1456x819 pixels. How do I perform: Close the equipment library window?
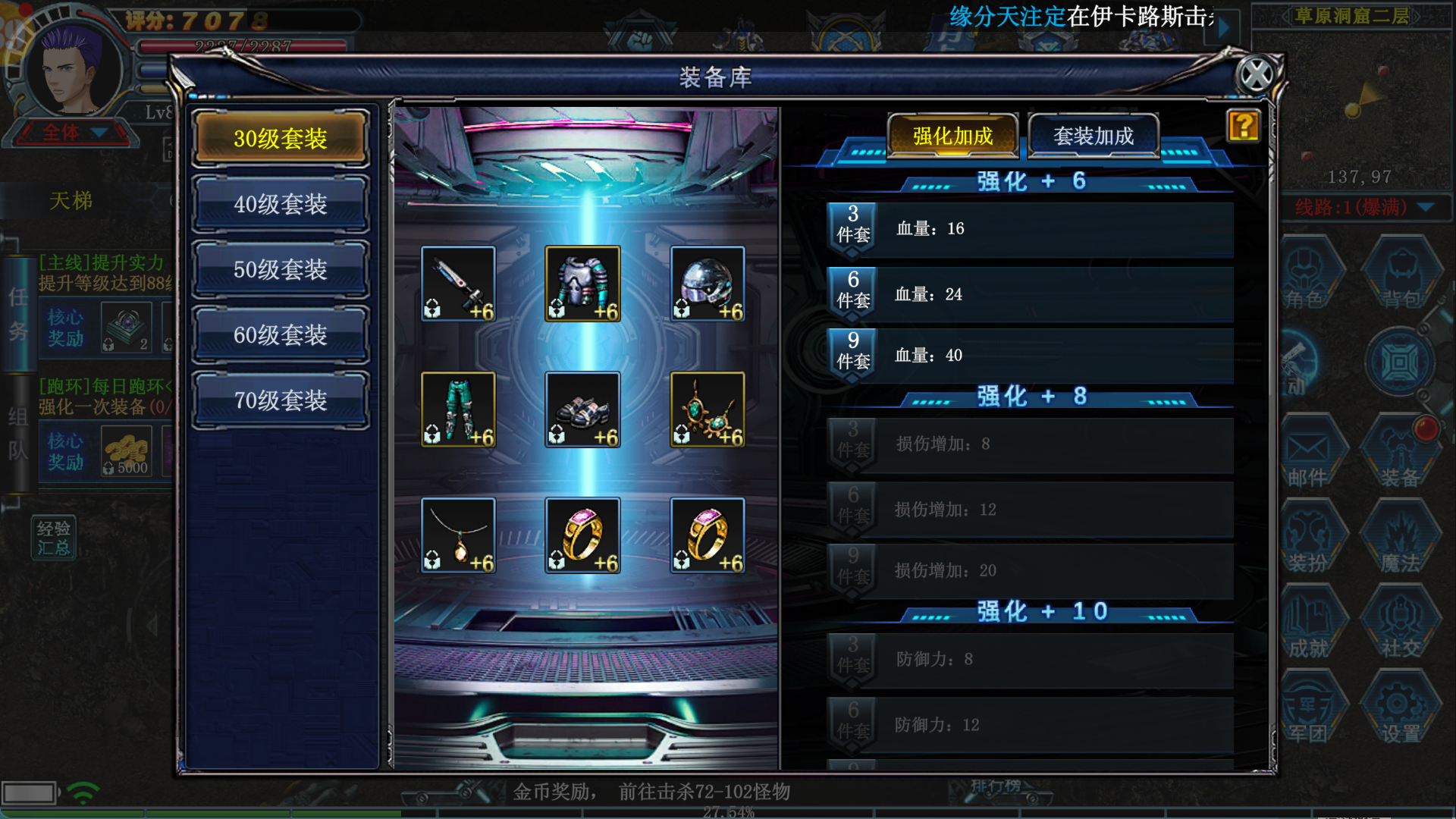1256,75
